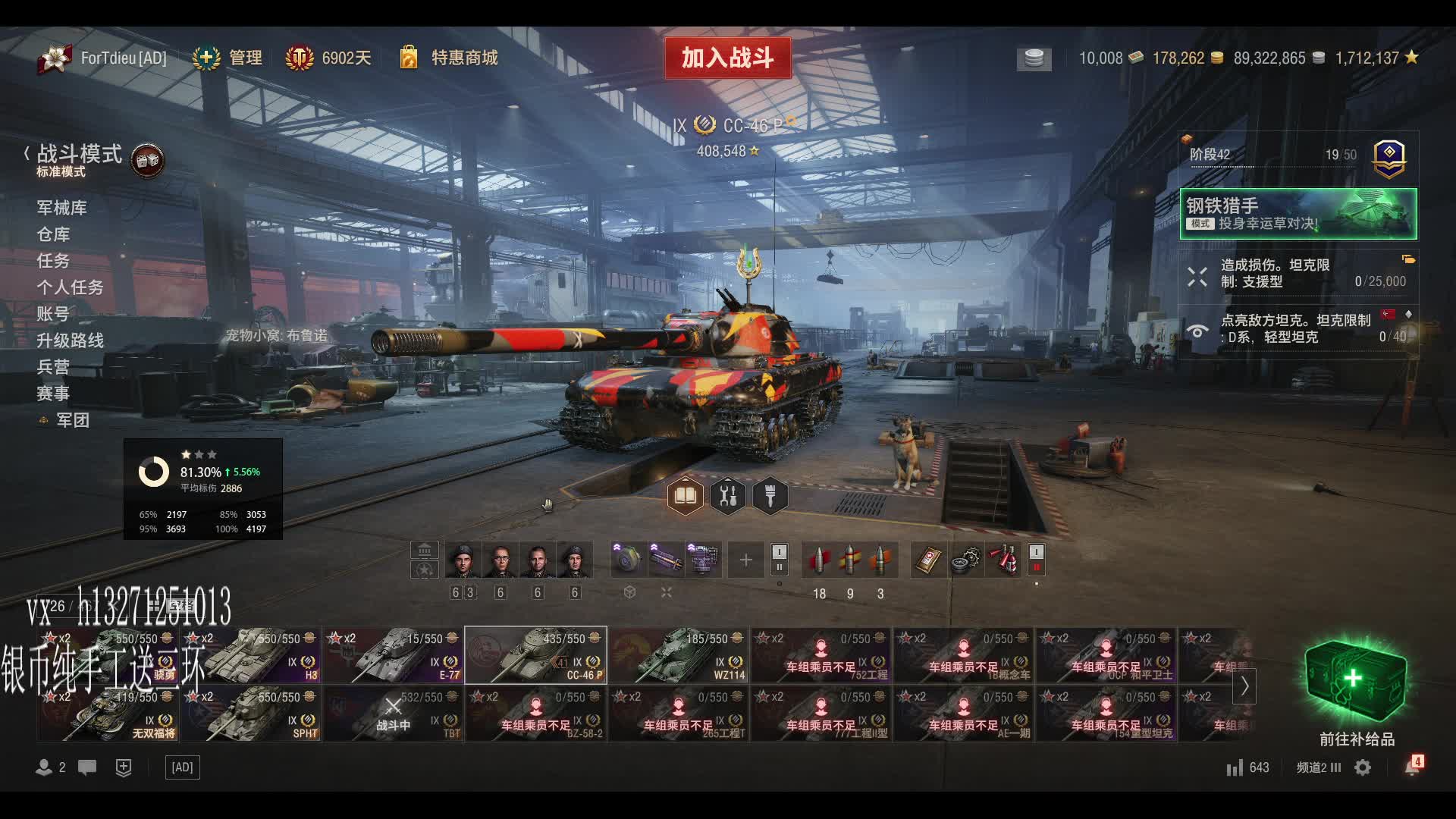Click the 加入战斗 battle button
Viewport: 1456px width, 819px height.
coord(727,58)
